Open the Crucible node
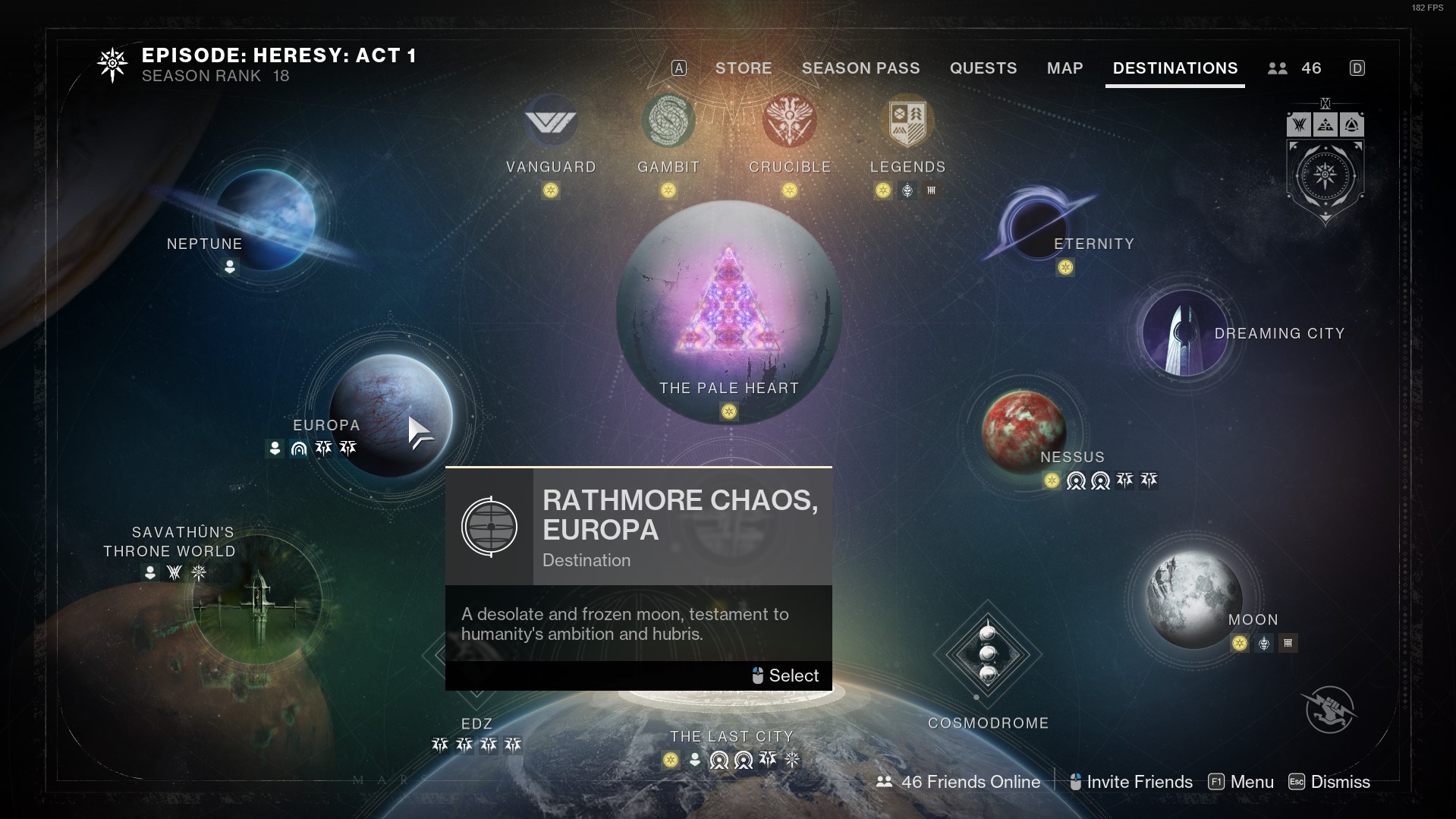Viewport: 1456px width, 819px height. pyautogui.click(x=789, y=121)
